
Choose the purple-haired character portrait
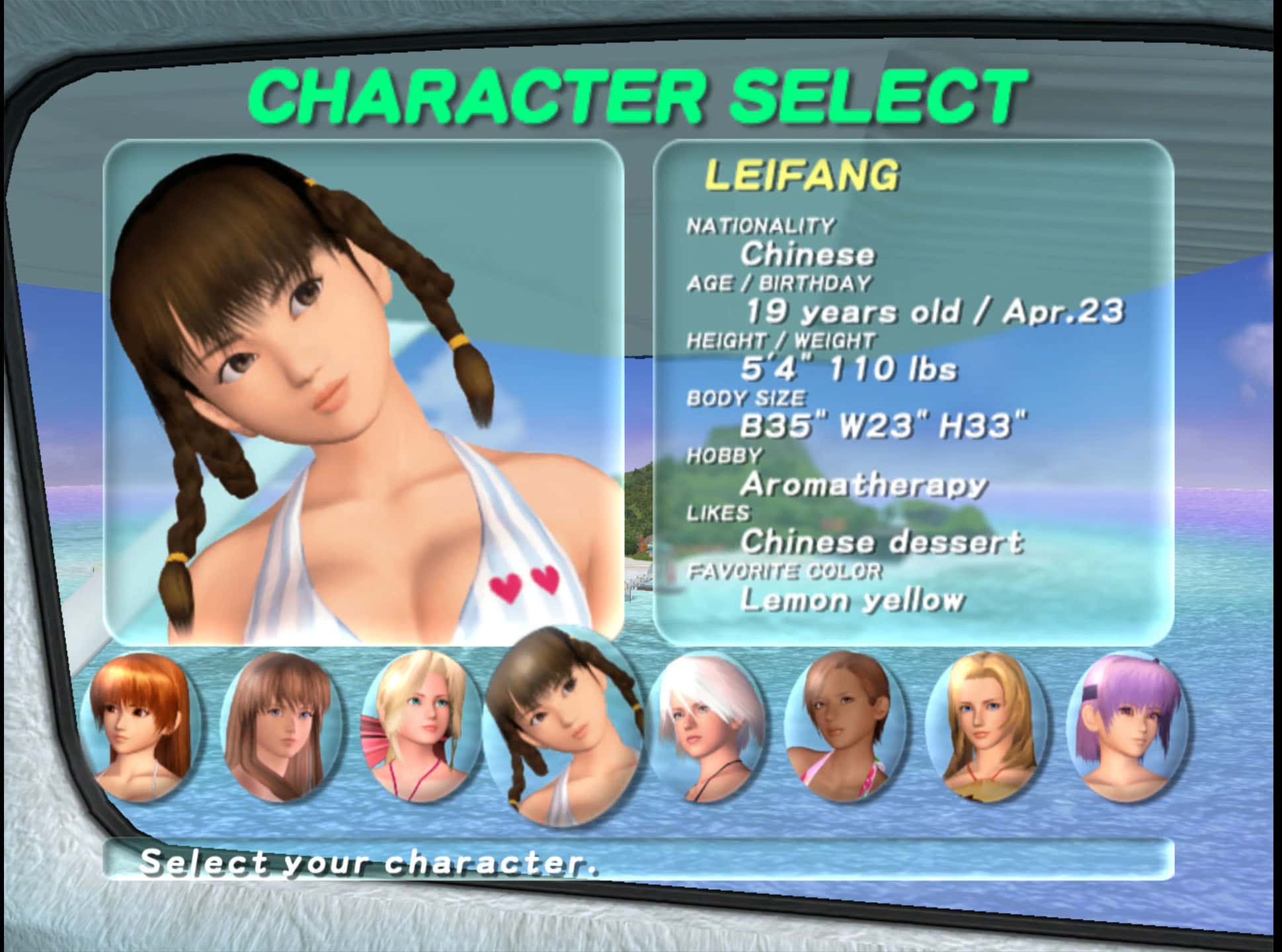[1127, 725]
